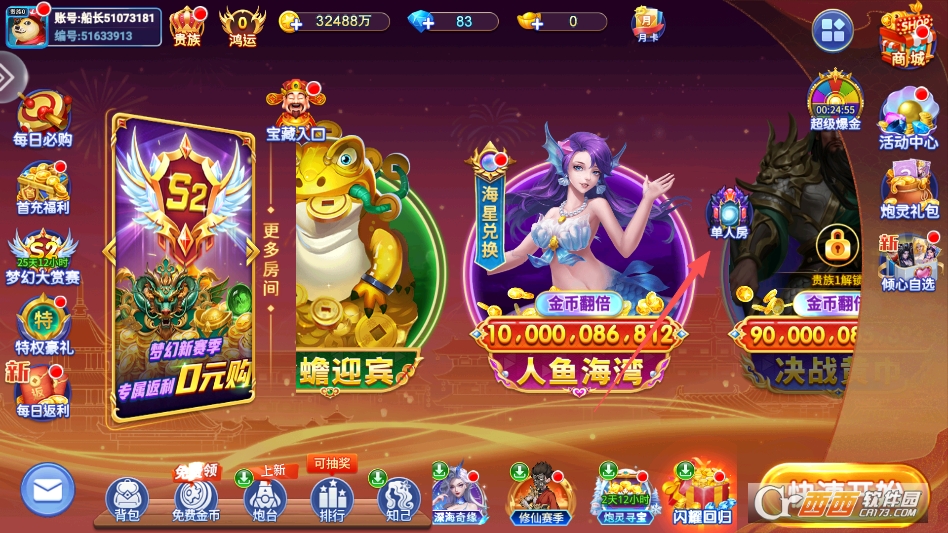Open the four-square grid menu button

tap(832, 31)
